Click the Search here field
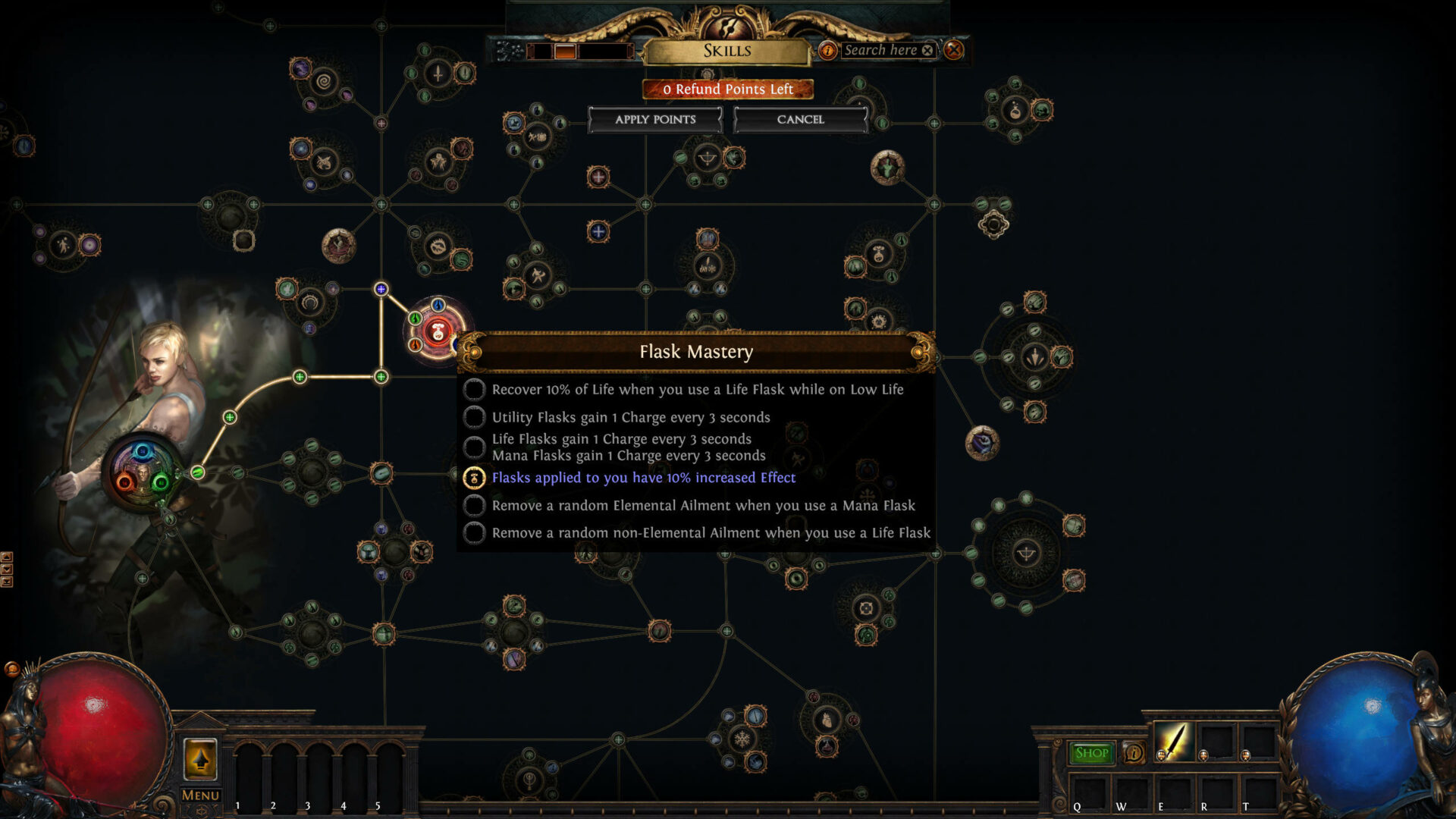The width and height of the screenshot is (1456, 819). [881, 50]
